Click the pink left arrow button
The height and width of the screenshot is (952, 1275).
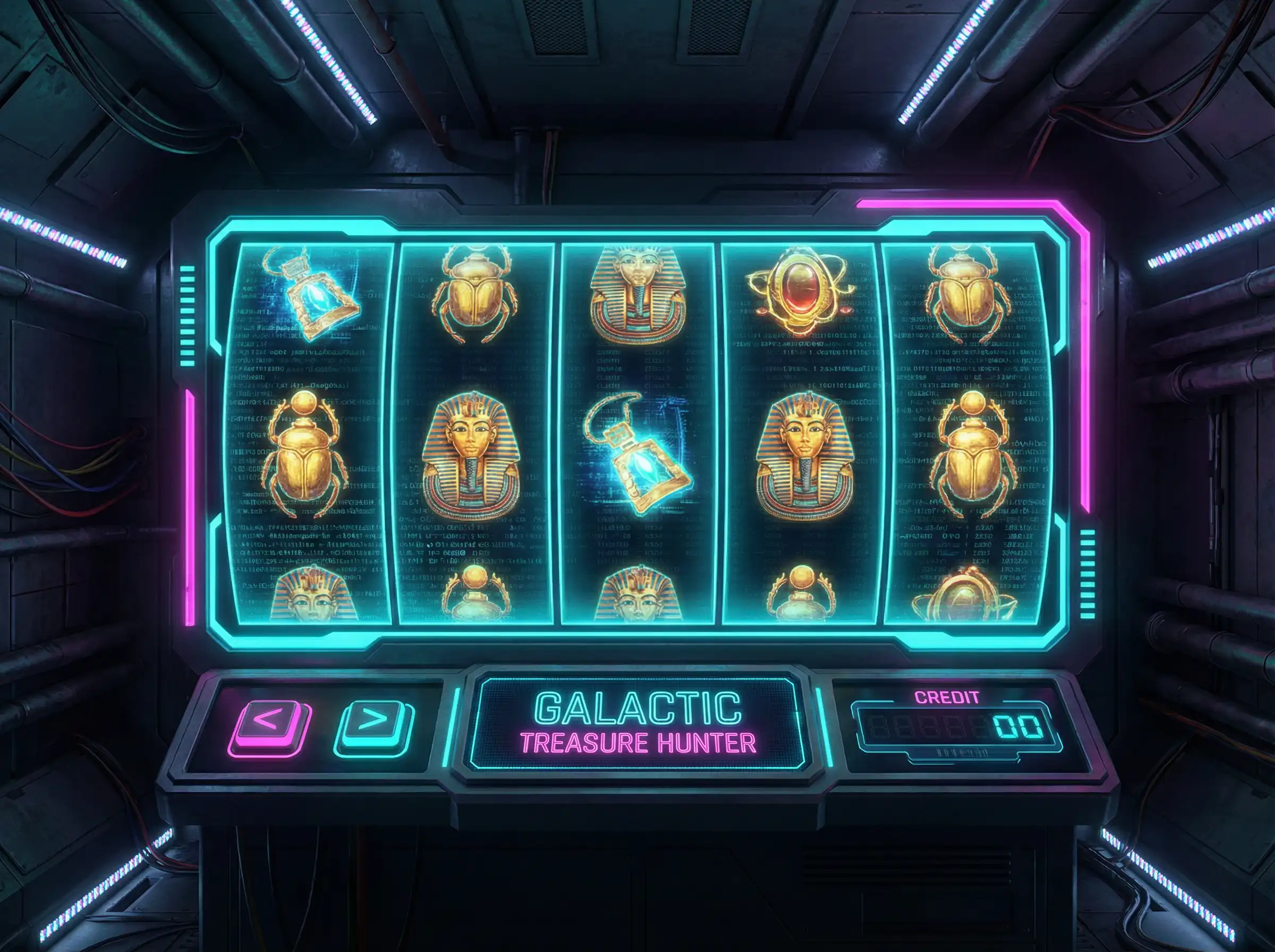tap(270, 724)
